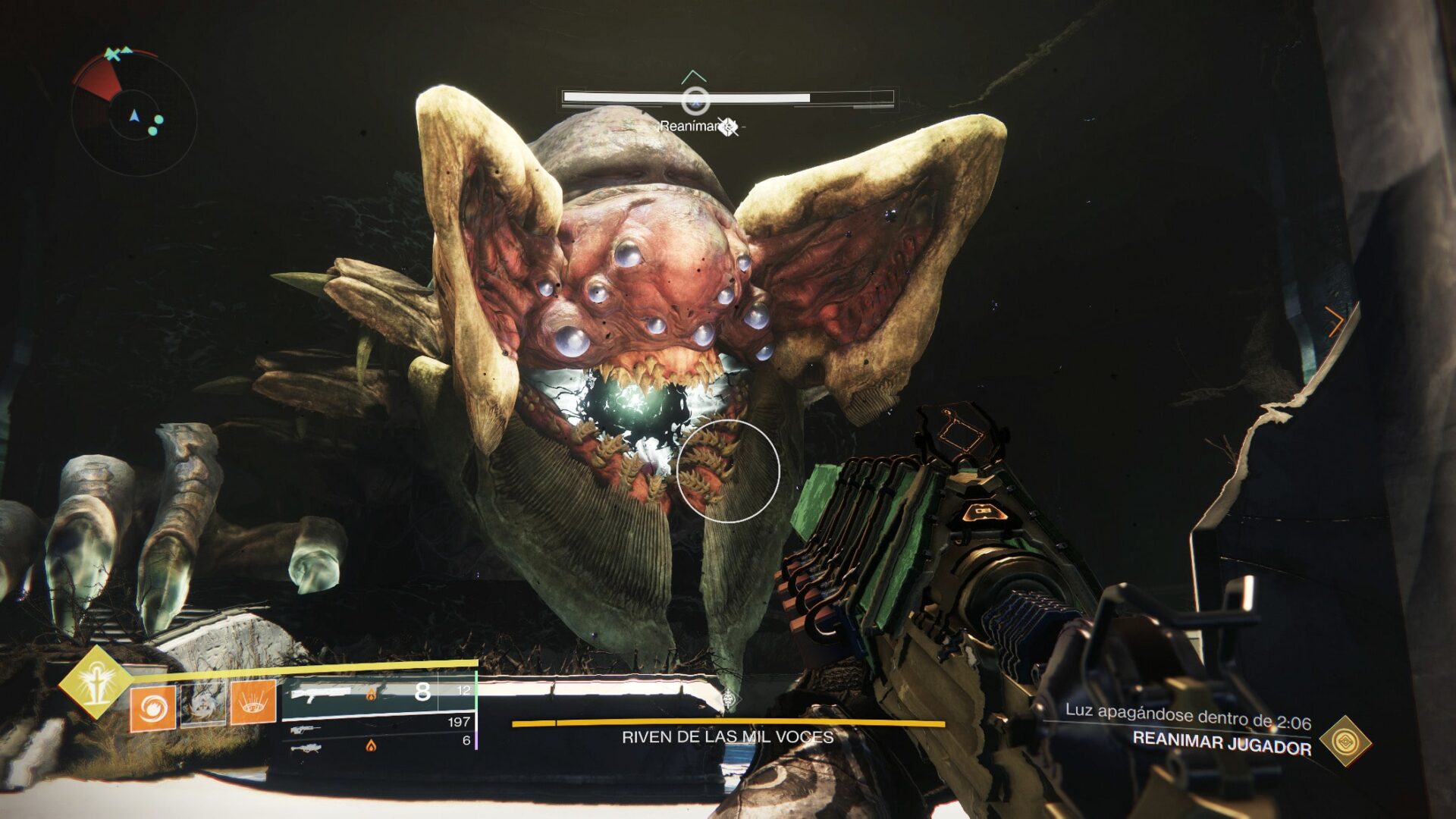Activate the golden sword super ability icon
The image size is (1456, 819).
tap(96, 682)
